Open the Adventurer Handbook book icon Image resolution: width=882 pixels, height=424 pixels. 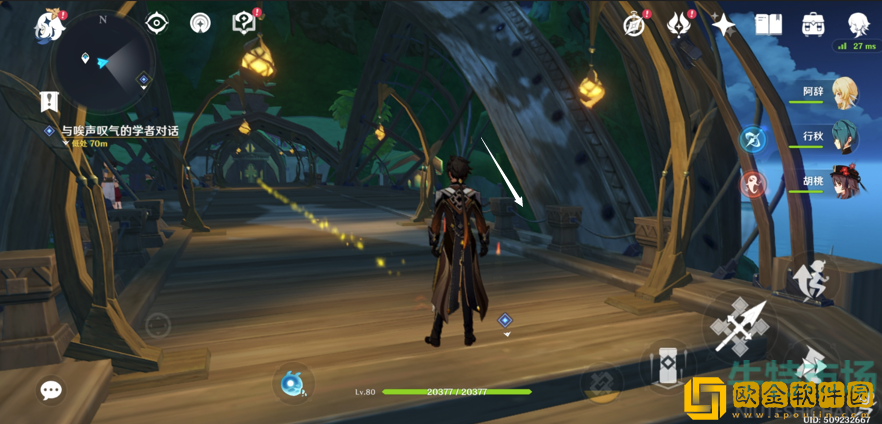tap(768, 24)
